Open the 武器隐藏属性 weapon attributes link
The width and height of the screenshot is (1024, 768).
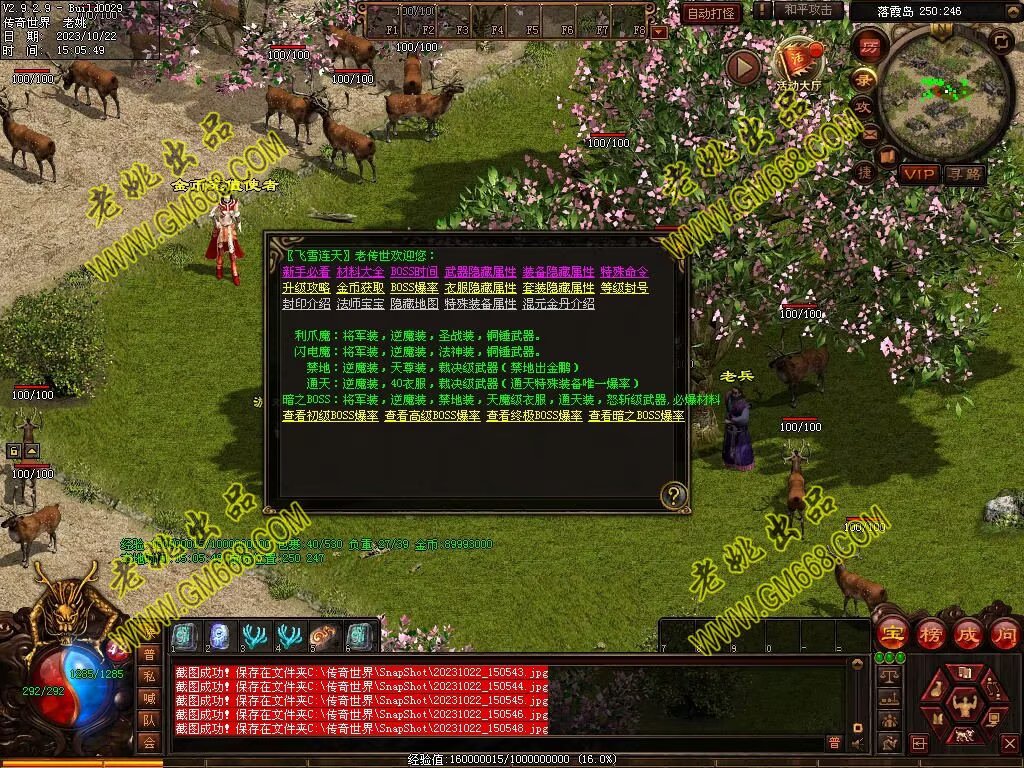click(x=480, y=272)
